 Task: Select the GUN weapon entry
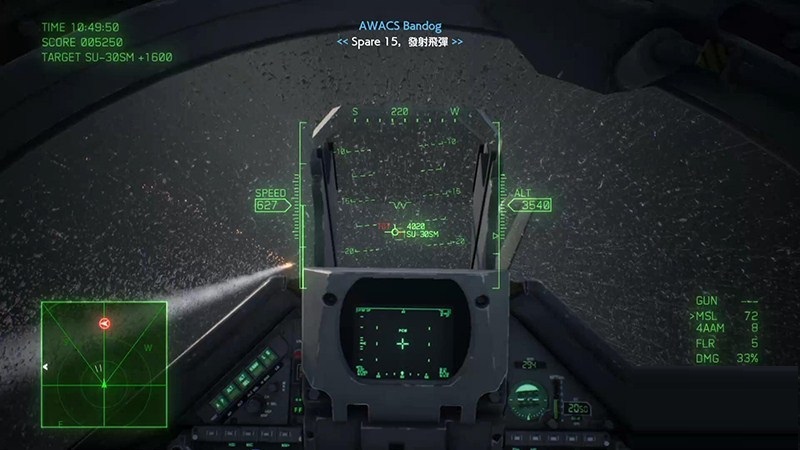click(727, 301)
